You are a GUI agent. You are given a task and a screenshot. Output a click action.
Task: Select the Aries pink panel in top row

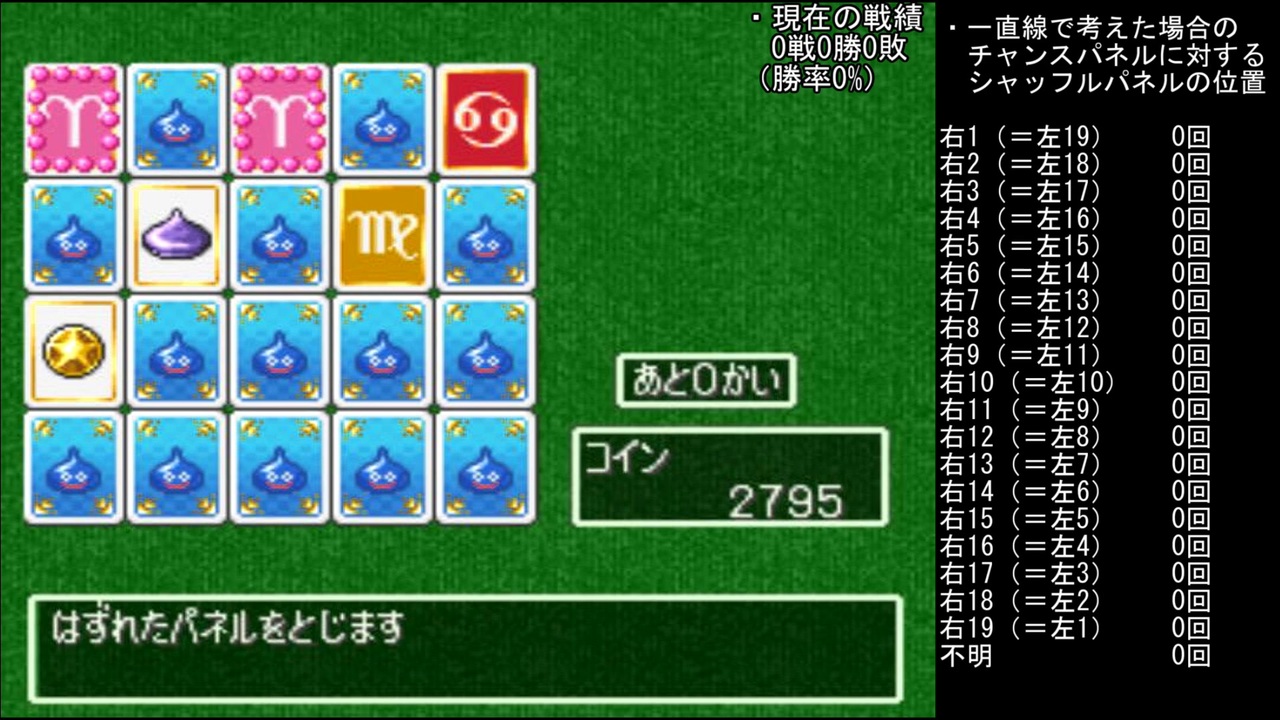(x=73, y=119)
